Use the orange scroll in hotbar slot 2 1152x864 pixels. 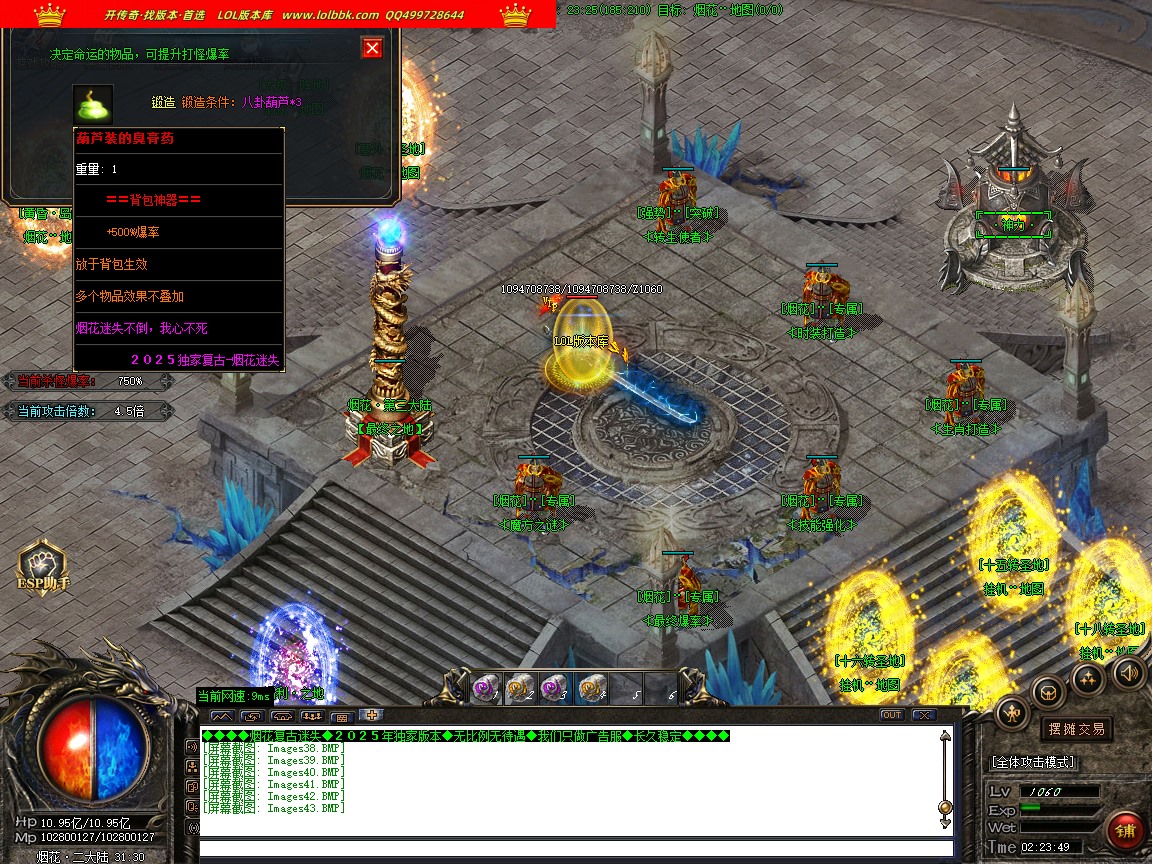tap(520, 688)
